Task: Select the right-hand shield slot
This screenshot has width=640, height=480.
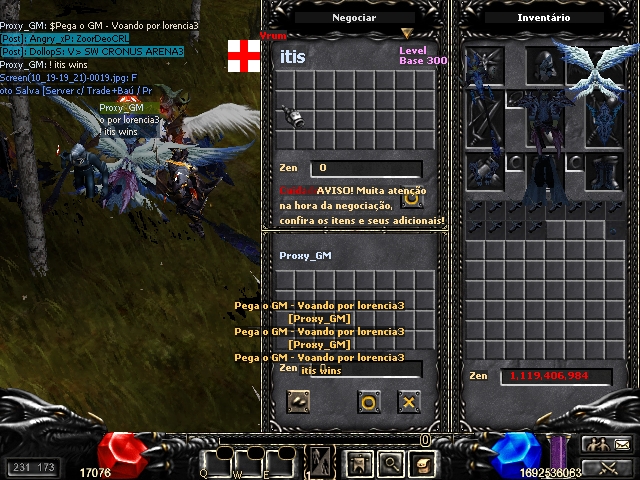Action: click(x=603, y=120)
